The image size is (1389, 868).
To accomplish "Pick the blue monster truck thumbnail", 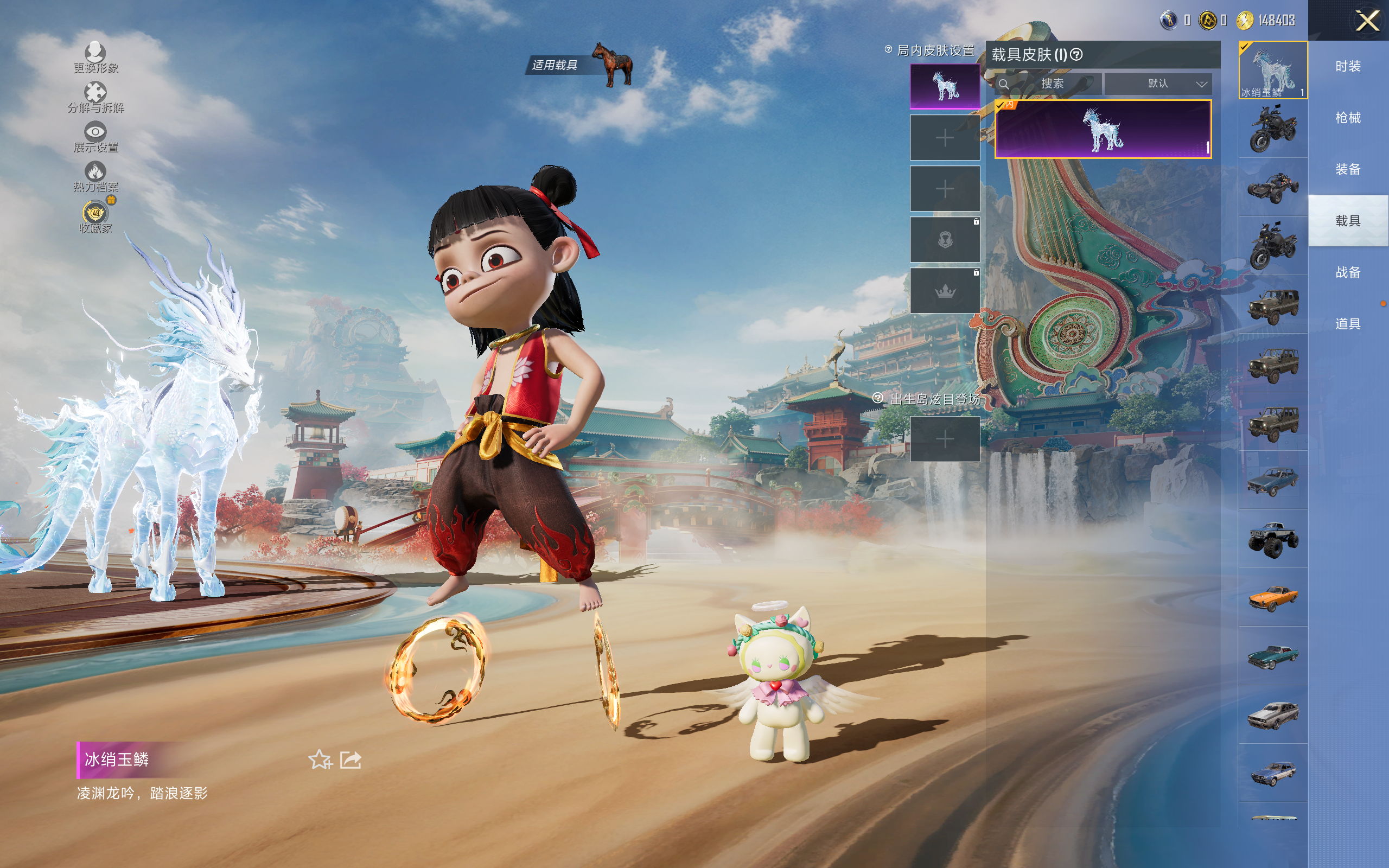I will pos(1273,539).
